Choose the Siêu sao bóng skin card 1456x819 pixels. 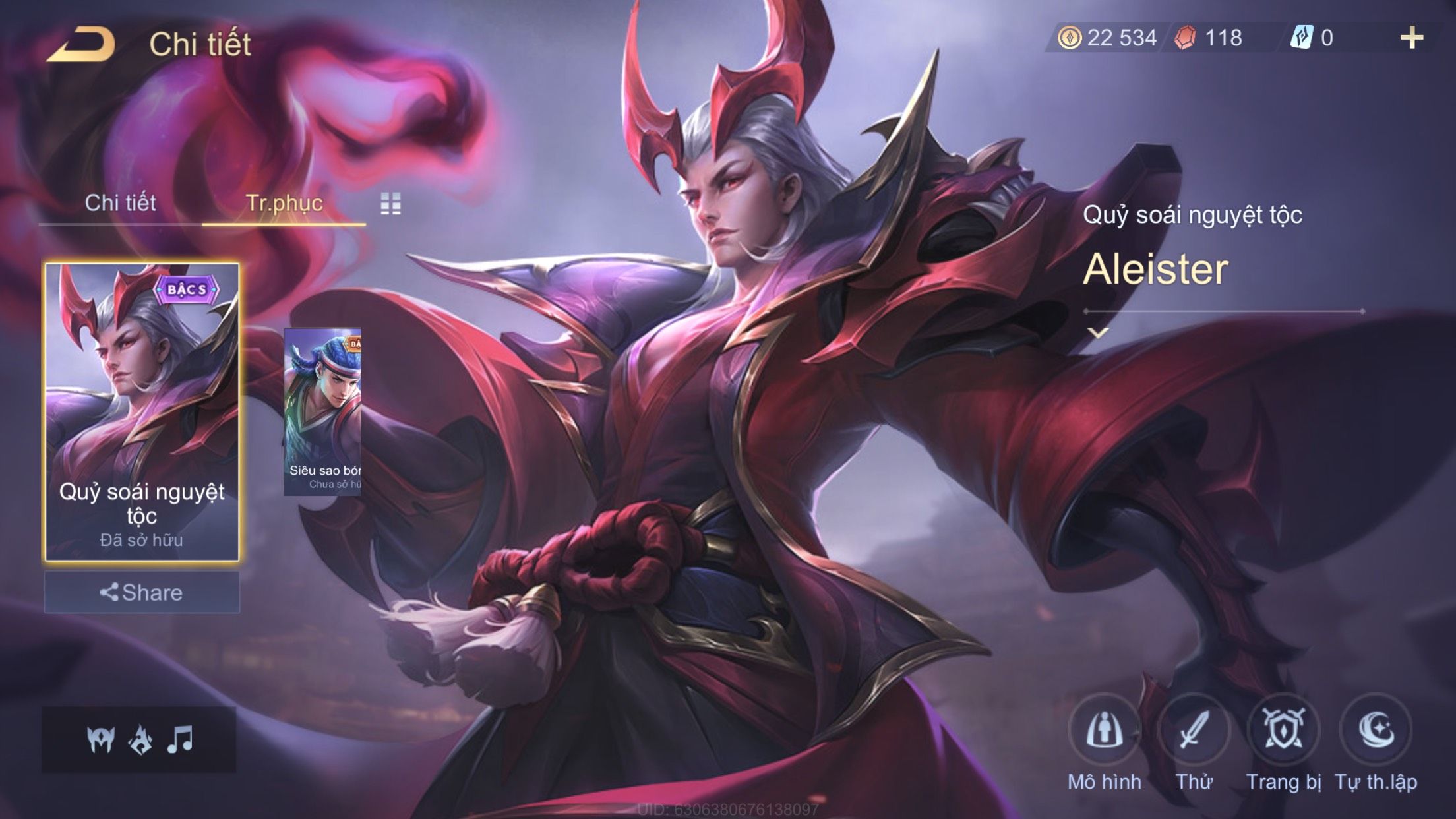[322, 411]
